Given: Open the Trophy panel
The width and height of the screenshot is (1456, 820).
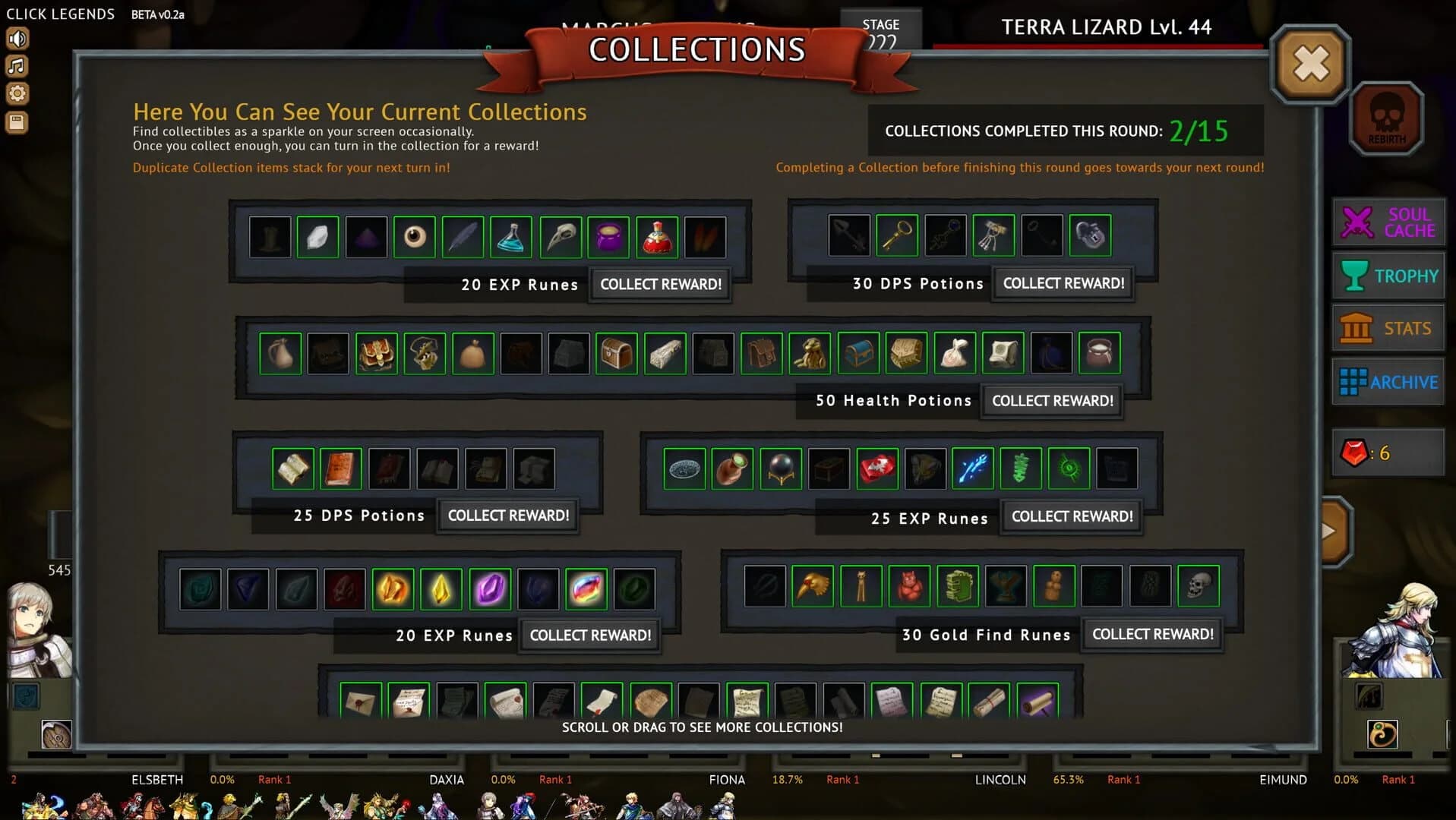Looking at the screenshot, I should click(x=1387, y=275).
